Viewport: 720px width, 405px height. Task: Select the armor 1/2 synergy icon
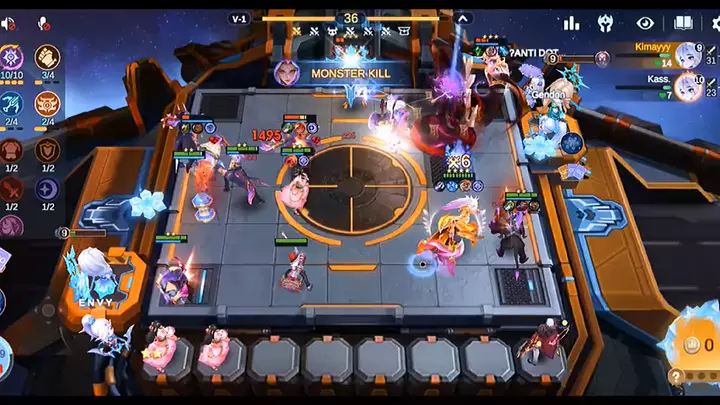tap(12, 150)
